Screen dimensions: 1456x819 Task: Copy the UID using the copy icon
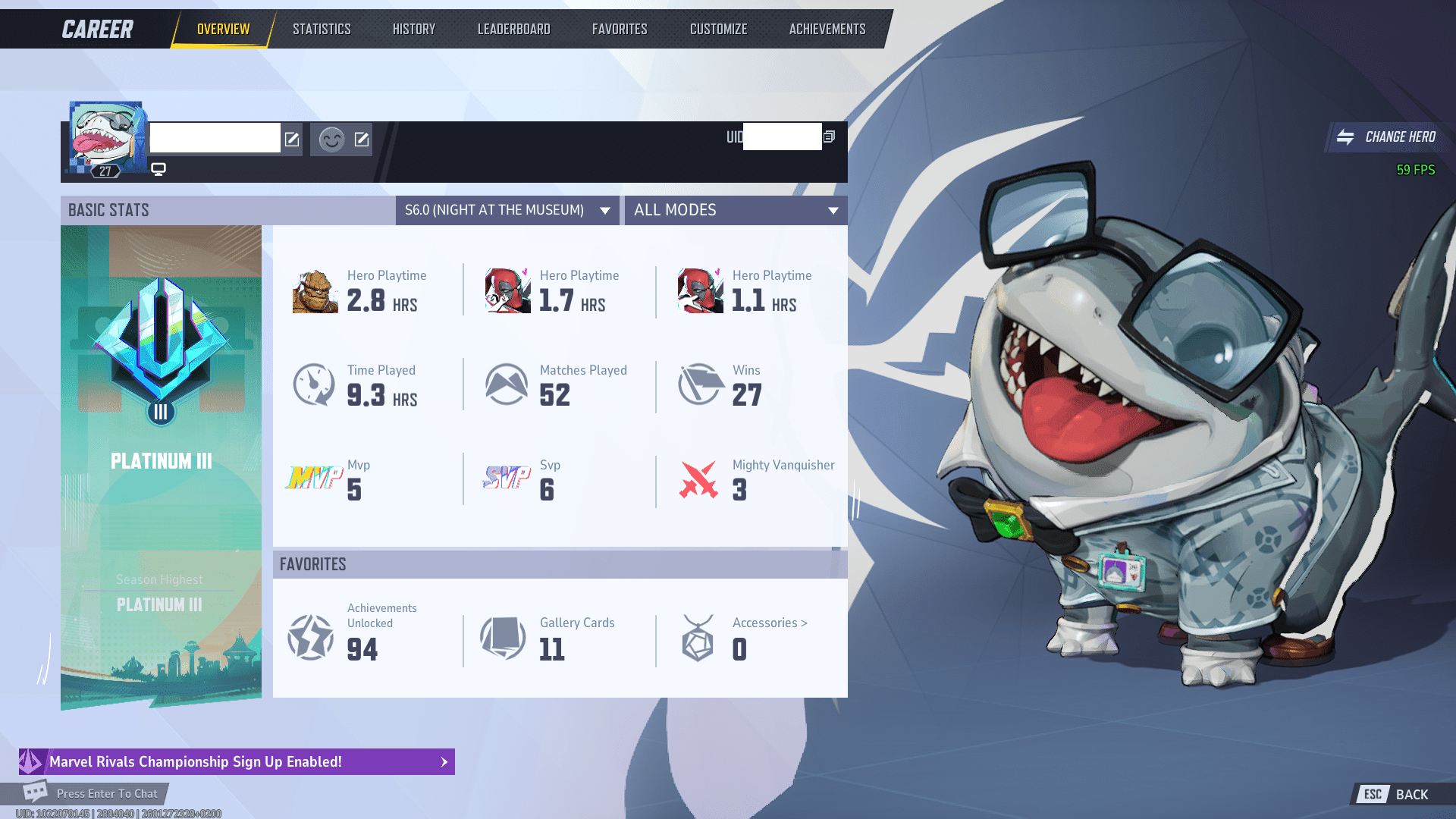[x=829, y=136]
